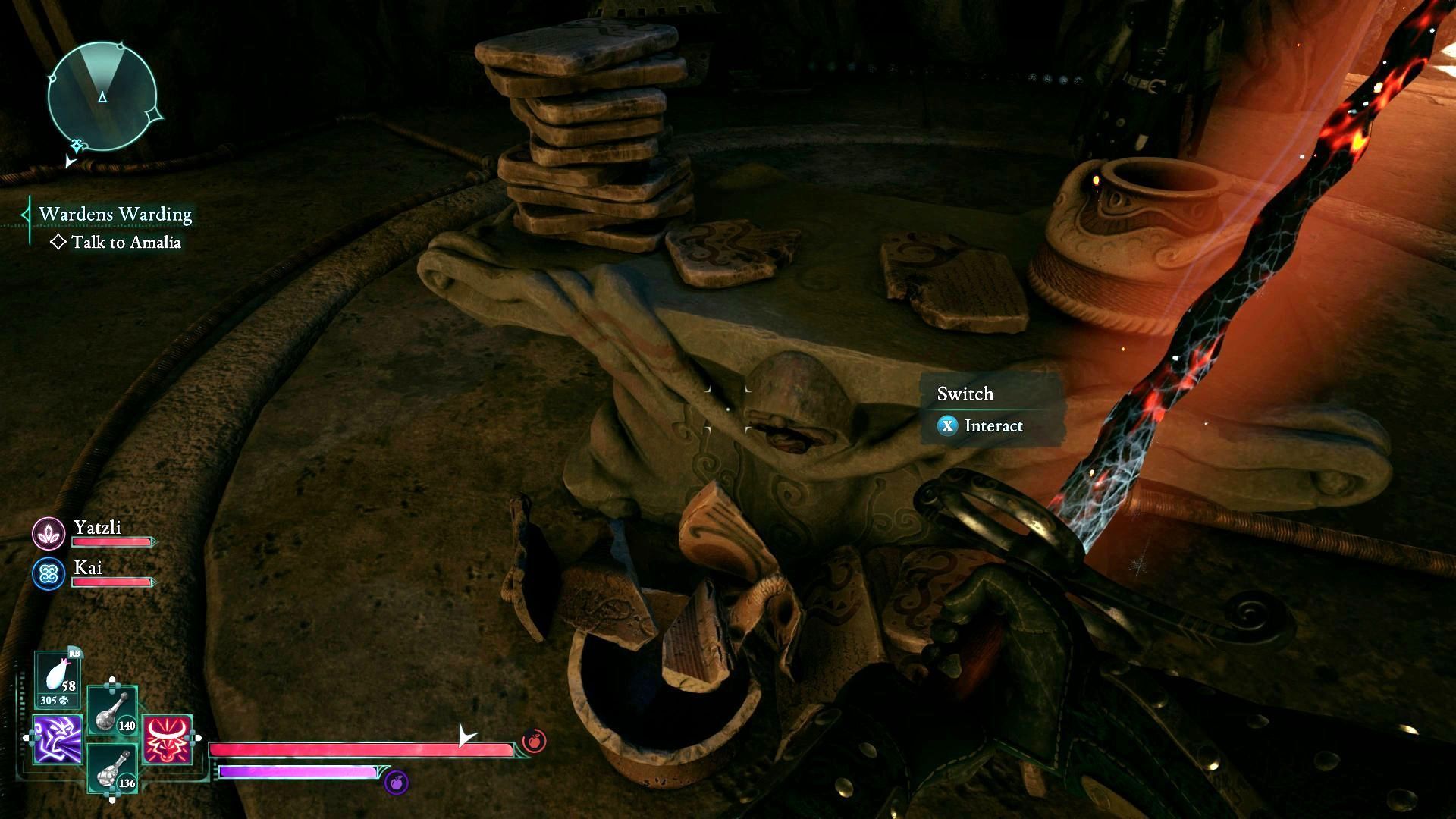Image resolution: width=1456 pixels, height=819 pixels.
Task: Select the potion slot with 136 count
Action: tap(112, 768)
